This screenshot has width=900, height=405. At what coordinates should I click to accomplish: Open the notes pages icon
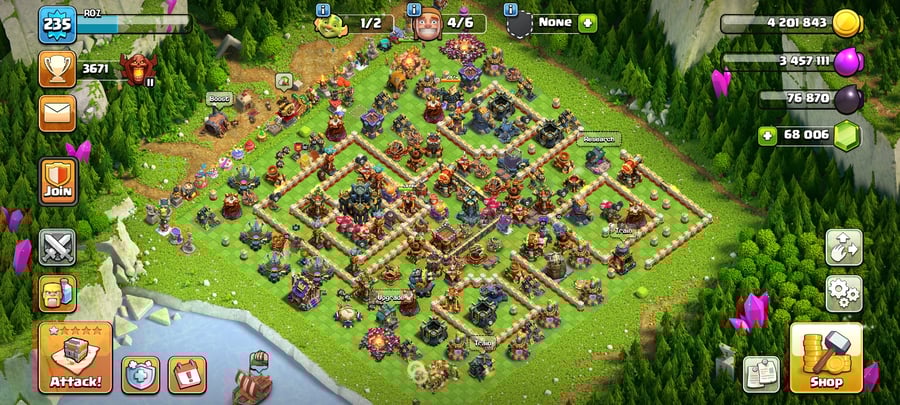pos(762,374)
